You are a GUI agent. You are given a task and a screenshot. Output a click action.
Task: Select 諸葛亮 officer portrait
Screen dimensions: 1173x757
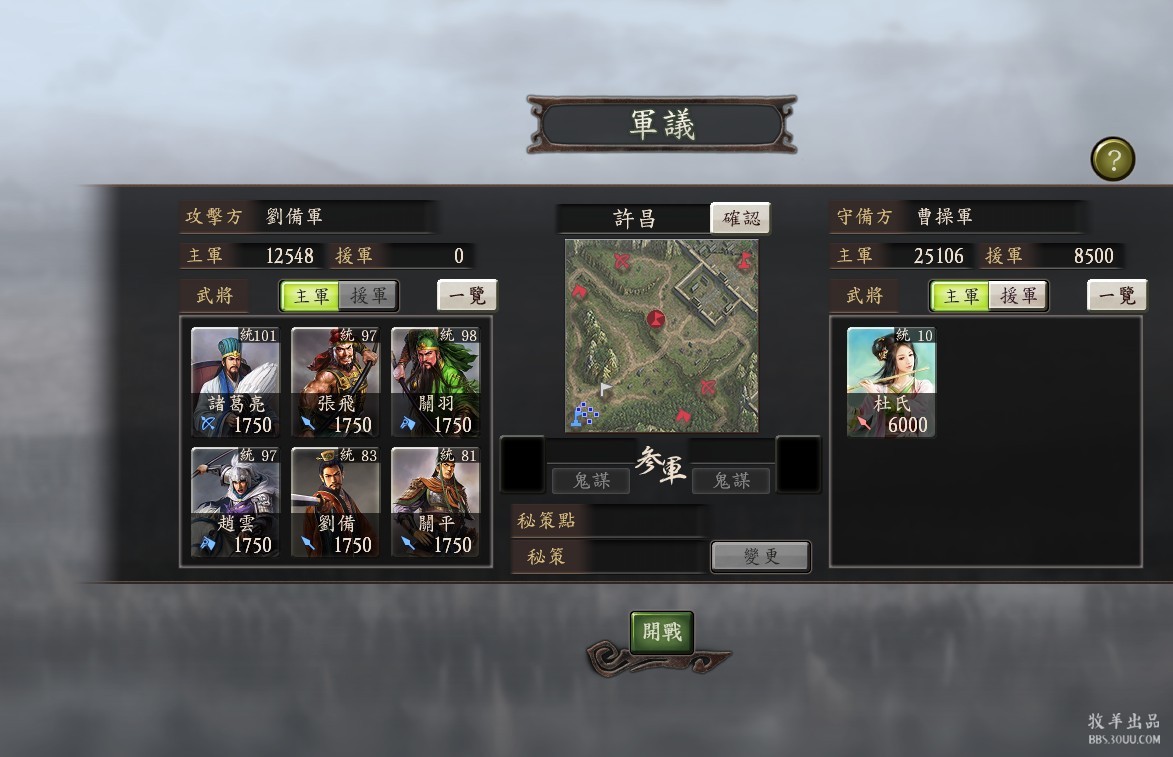tap(236, 382)
